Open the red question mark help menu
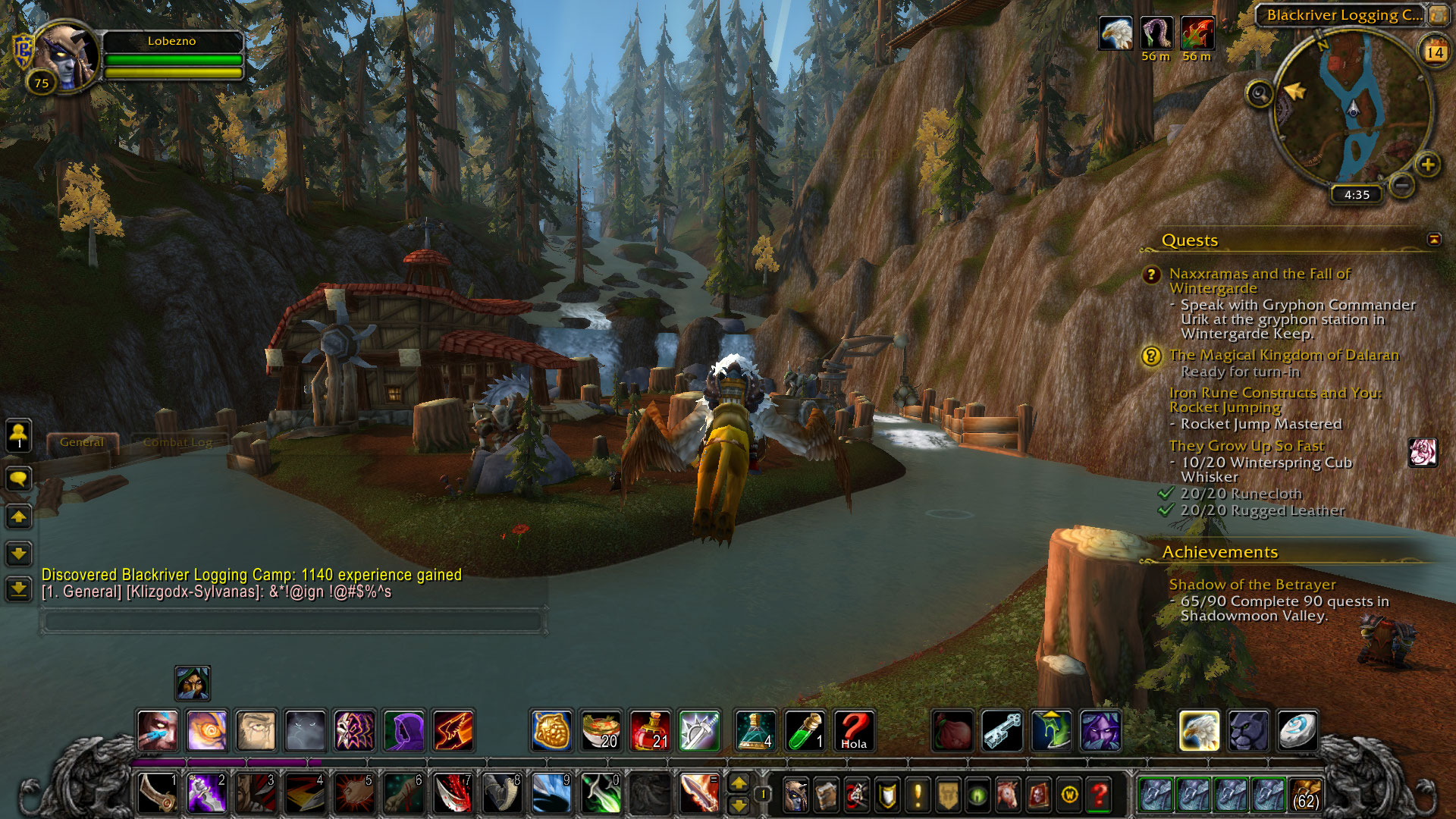Viewport: 1456px width, 819px height. click(1099, 795)
